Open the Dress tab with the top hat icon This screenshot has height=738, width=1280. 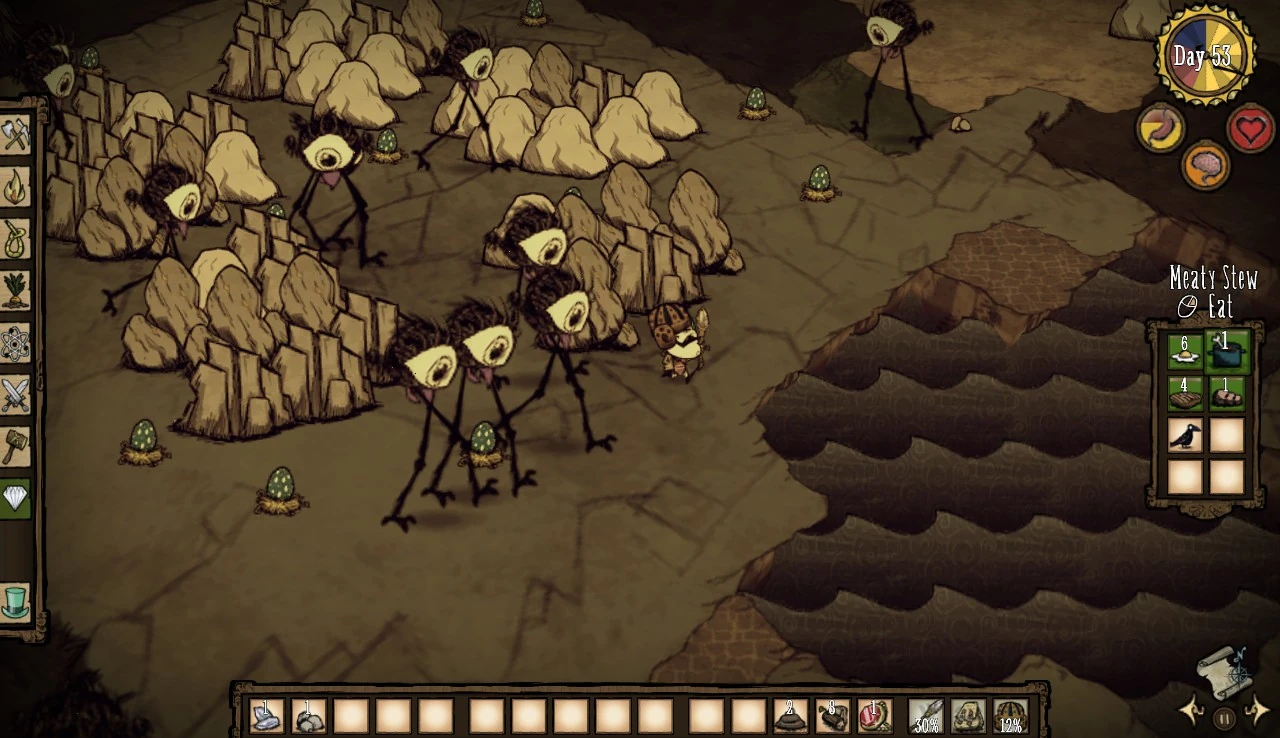pyautogui.click(x=14, y=598)
